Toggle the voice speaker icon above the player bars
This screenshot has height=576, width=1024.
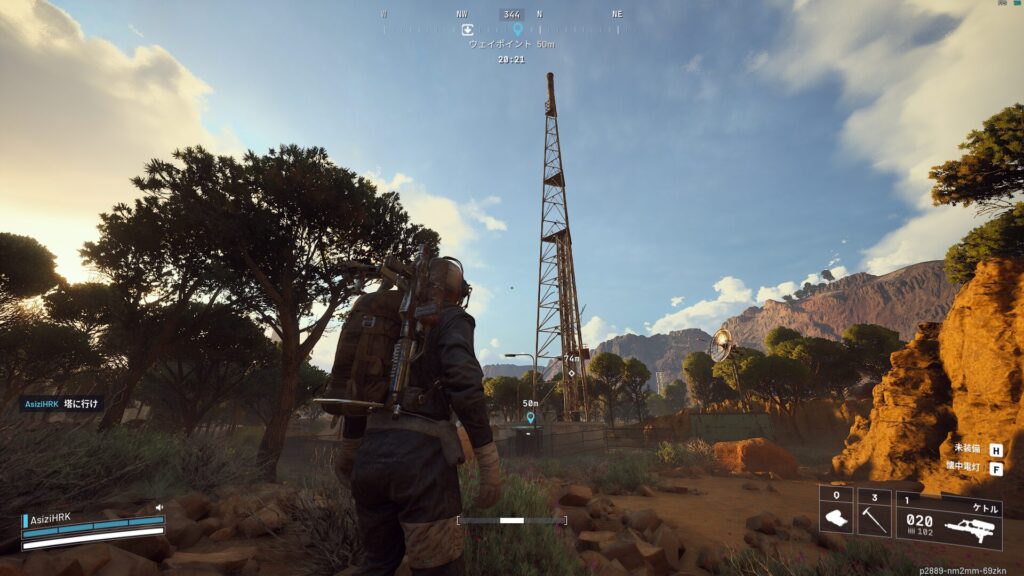coord(159,507)
